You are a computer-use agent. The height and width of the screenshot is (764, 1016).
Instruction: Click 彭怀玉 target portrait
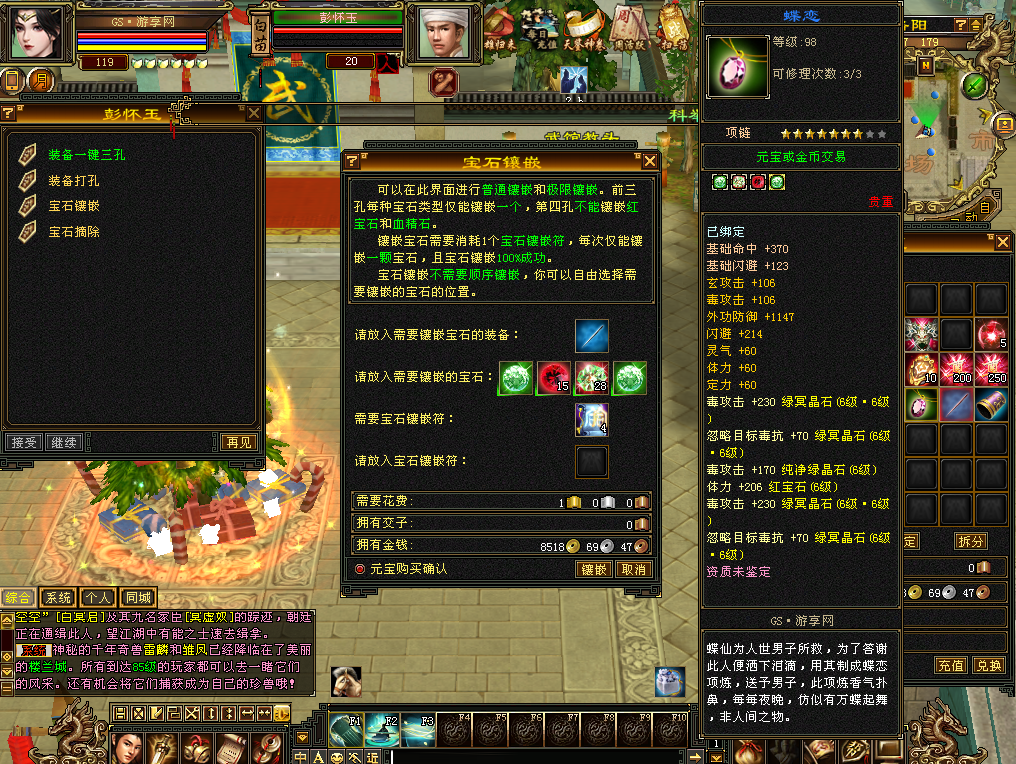(444, 33)
